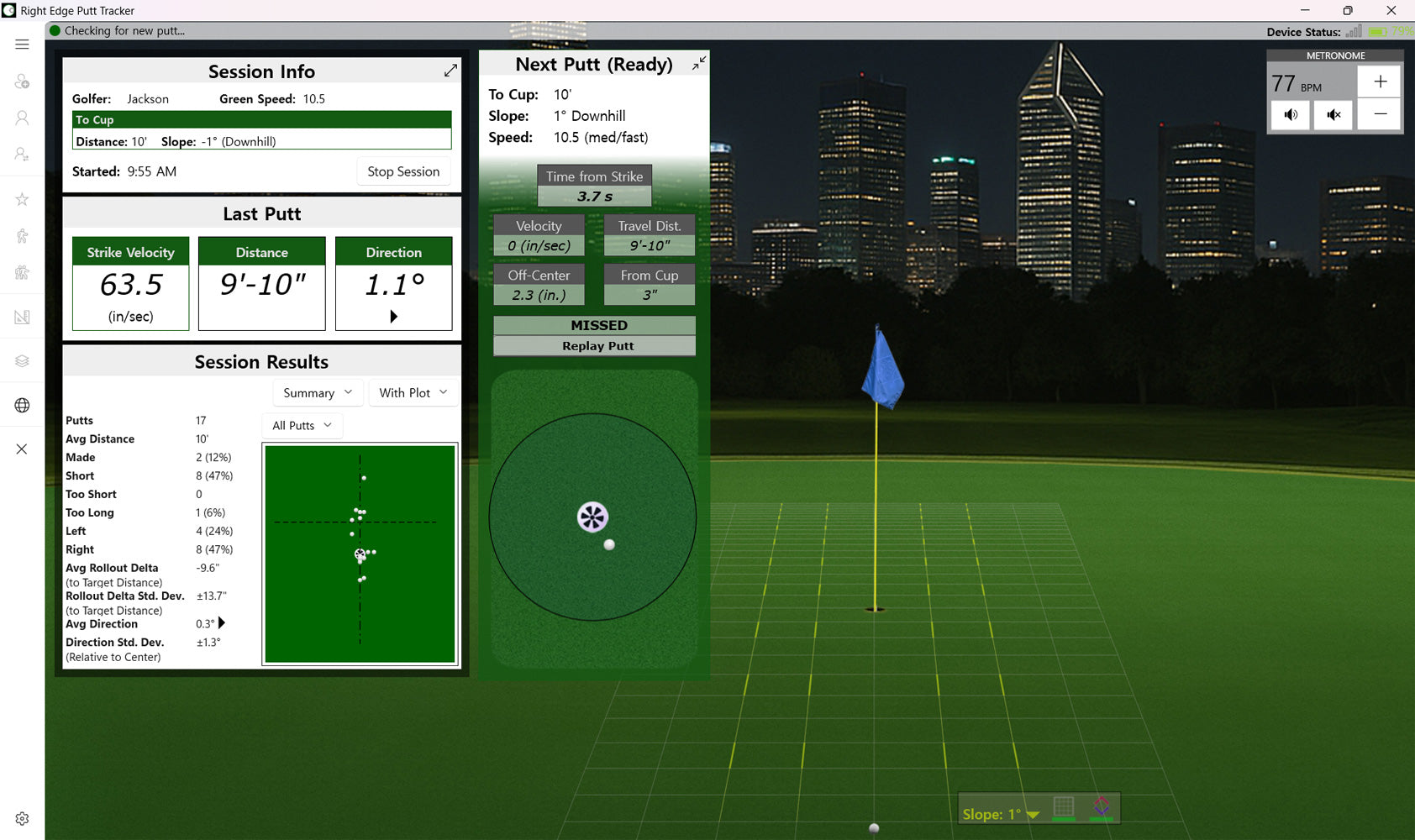The image size is (1415, 840).
Task: Turn on the metronome sound
Action: click(x=1291, y=114)
